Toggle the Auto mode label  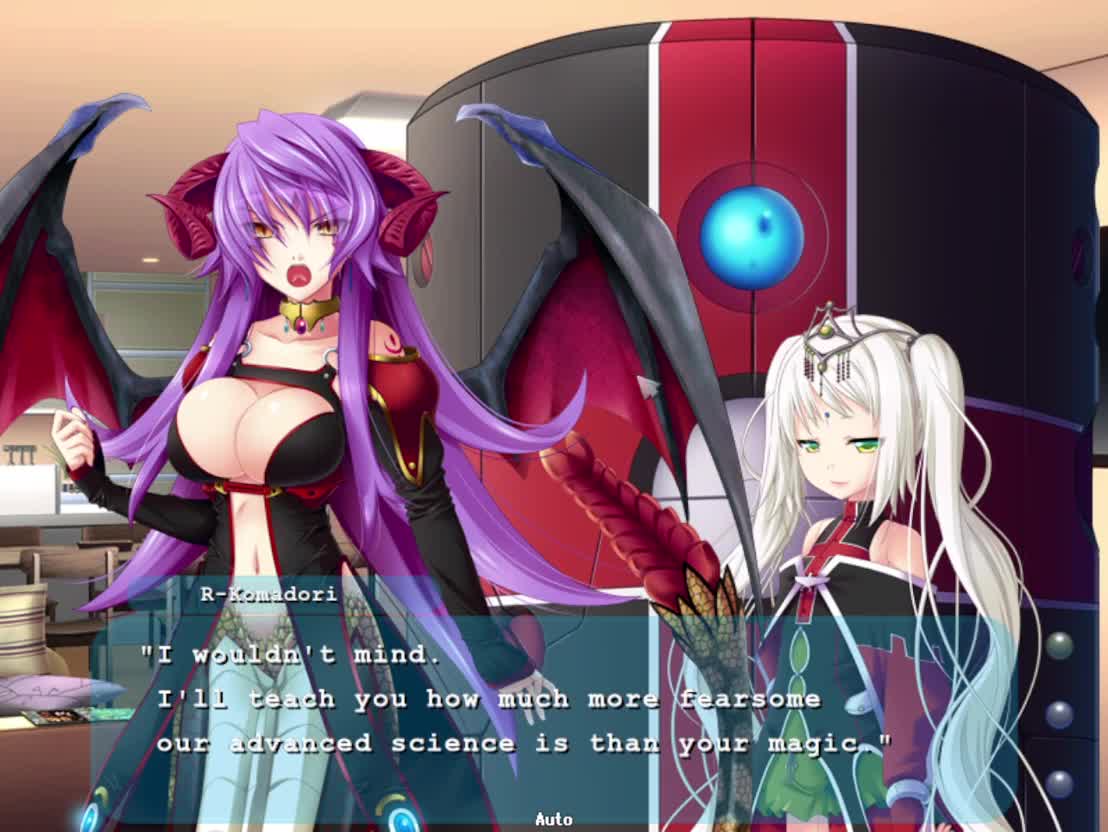click(553, 819)
